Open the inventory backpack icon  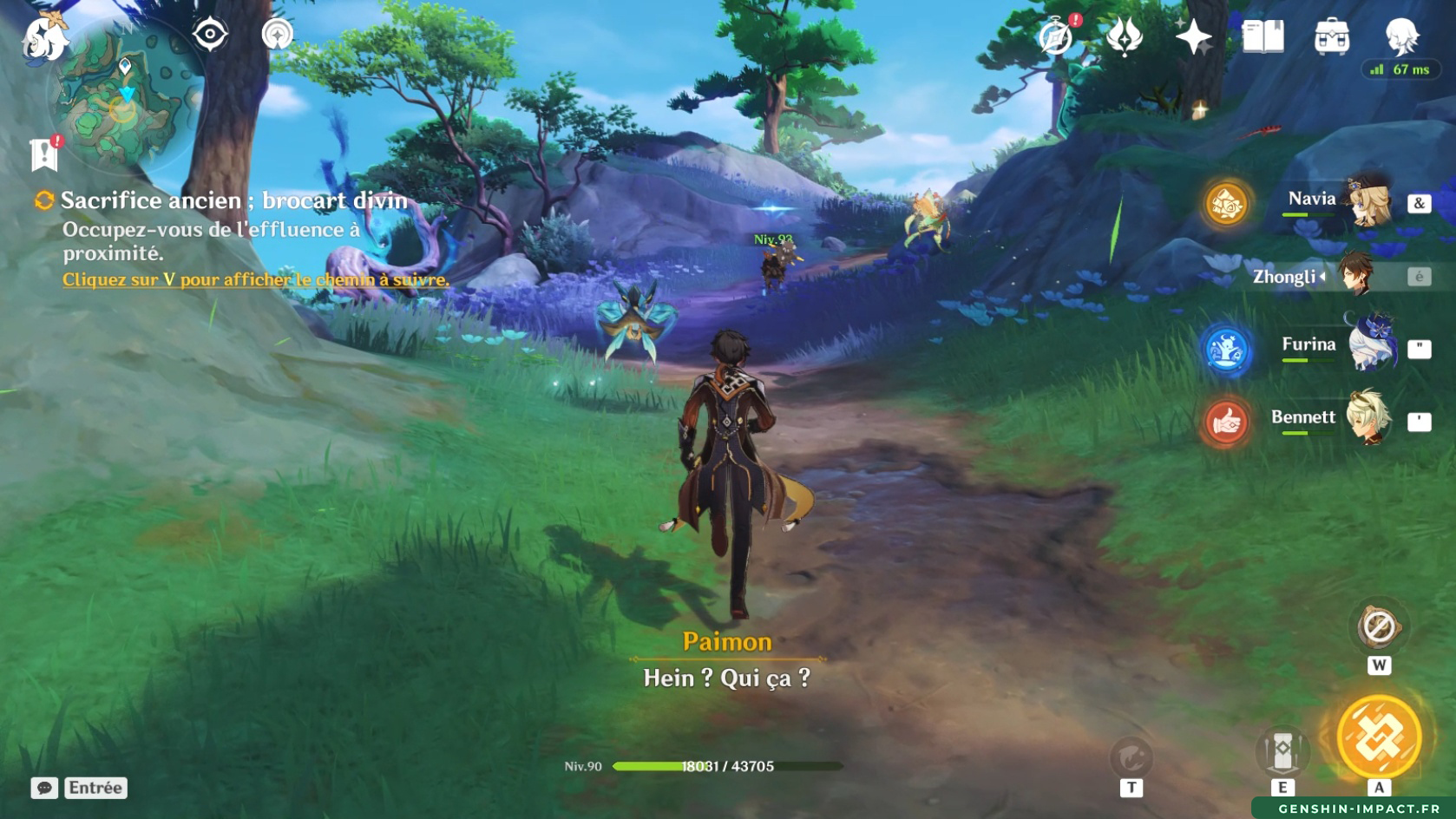point(1332,37)
